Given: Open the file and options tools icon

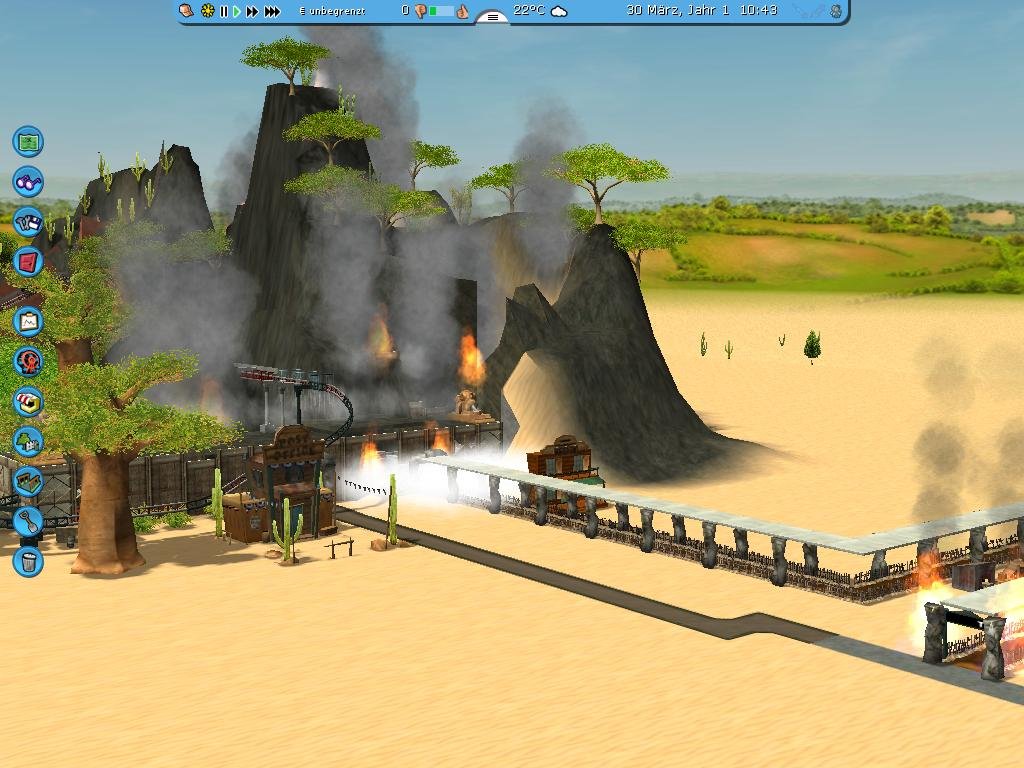Looking at the screenshot, I should click(28, 221).
